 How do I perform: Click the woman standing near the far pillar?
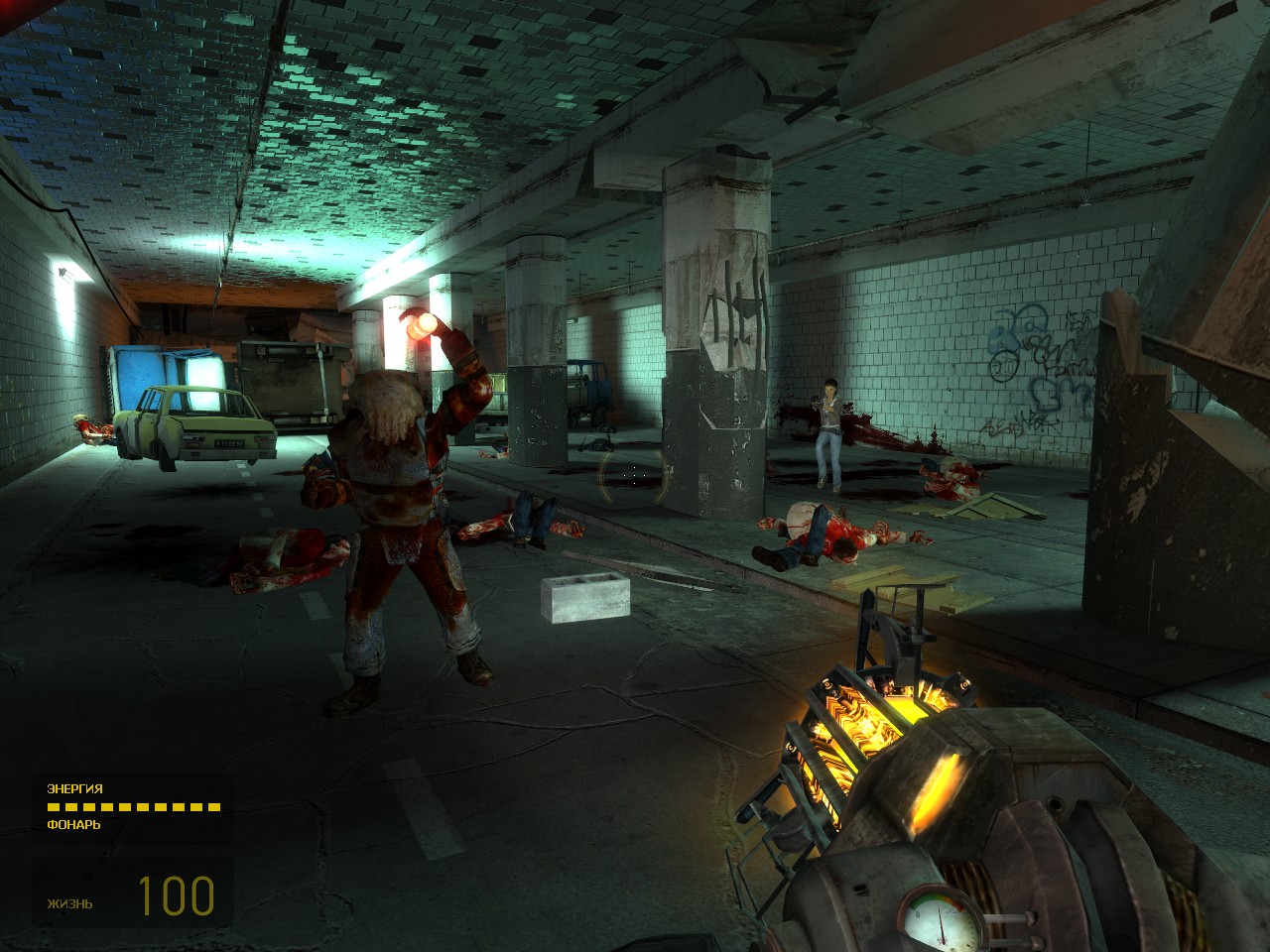tap(831, 426)
